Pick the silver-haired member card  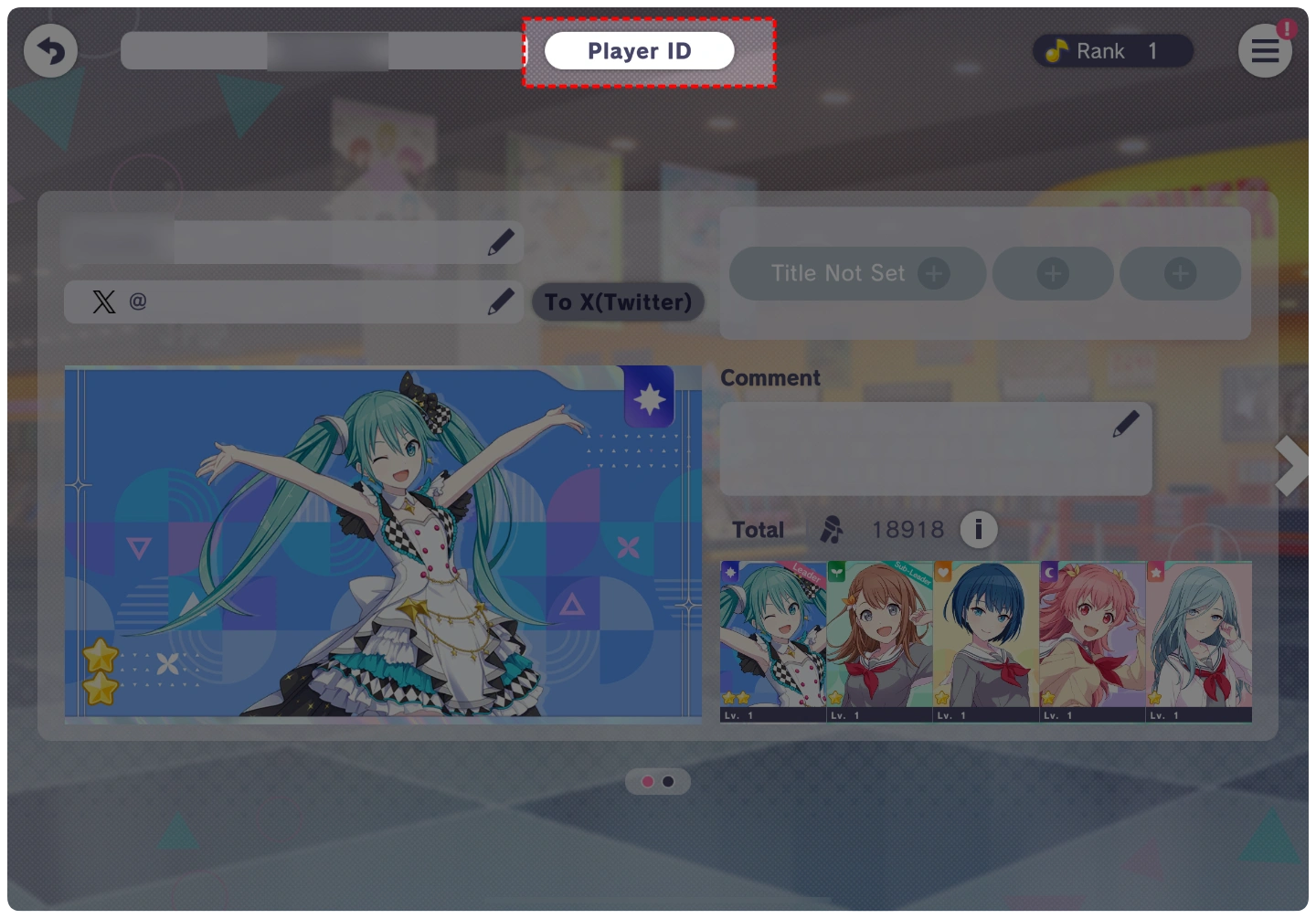1199,640
